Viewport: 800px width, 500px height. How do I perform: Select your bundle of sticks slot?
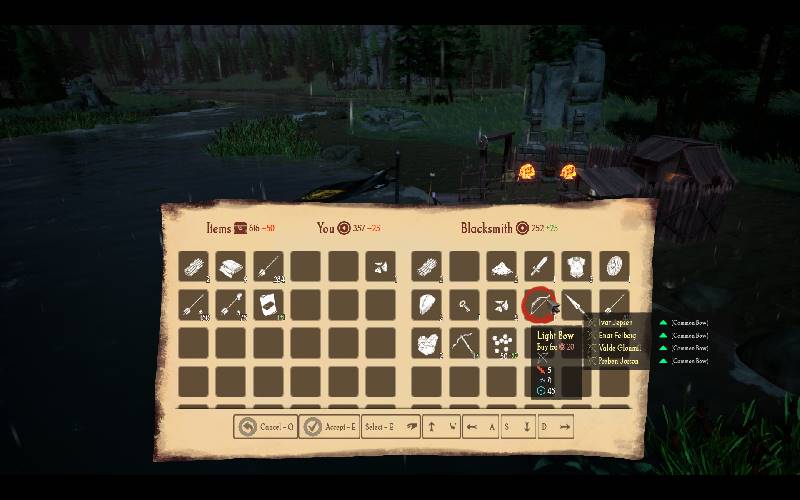(194, 267)
